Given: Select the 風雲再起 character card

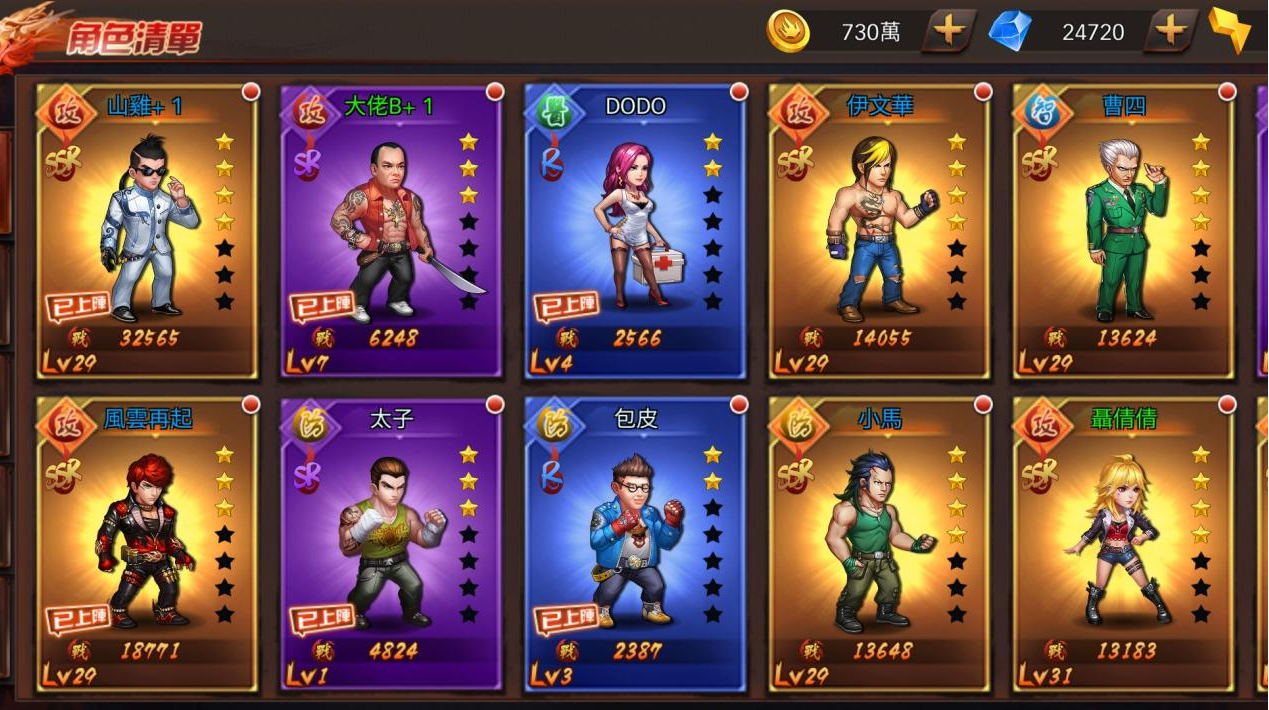Looking at the screenshot, I should click(147, 544).
